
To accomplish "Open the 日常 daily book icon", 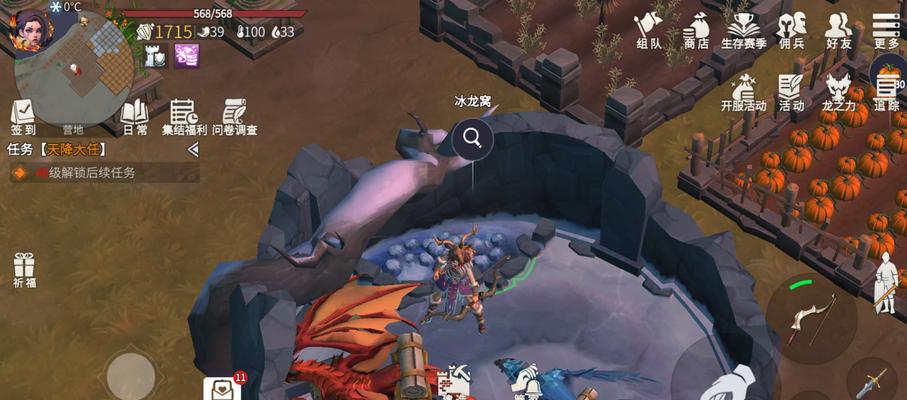I will [135, 116].
